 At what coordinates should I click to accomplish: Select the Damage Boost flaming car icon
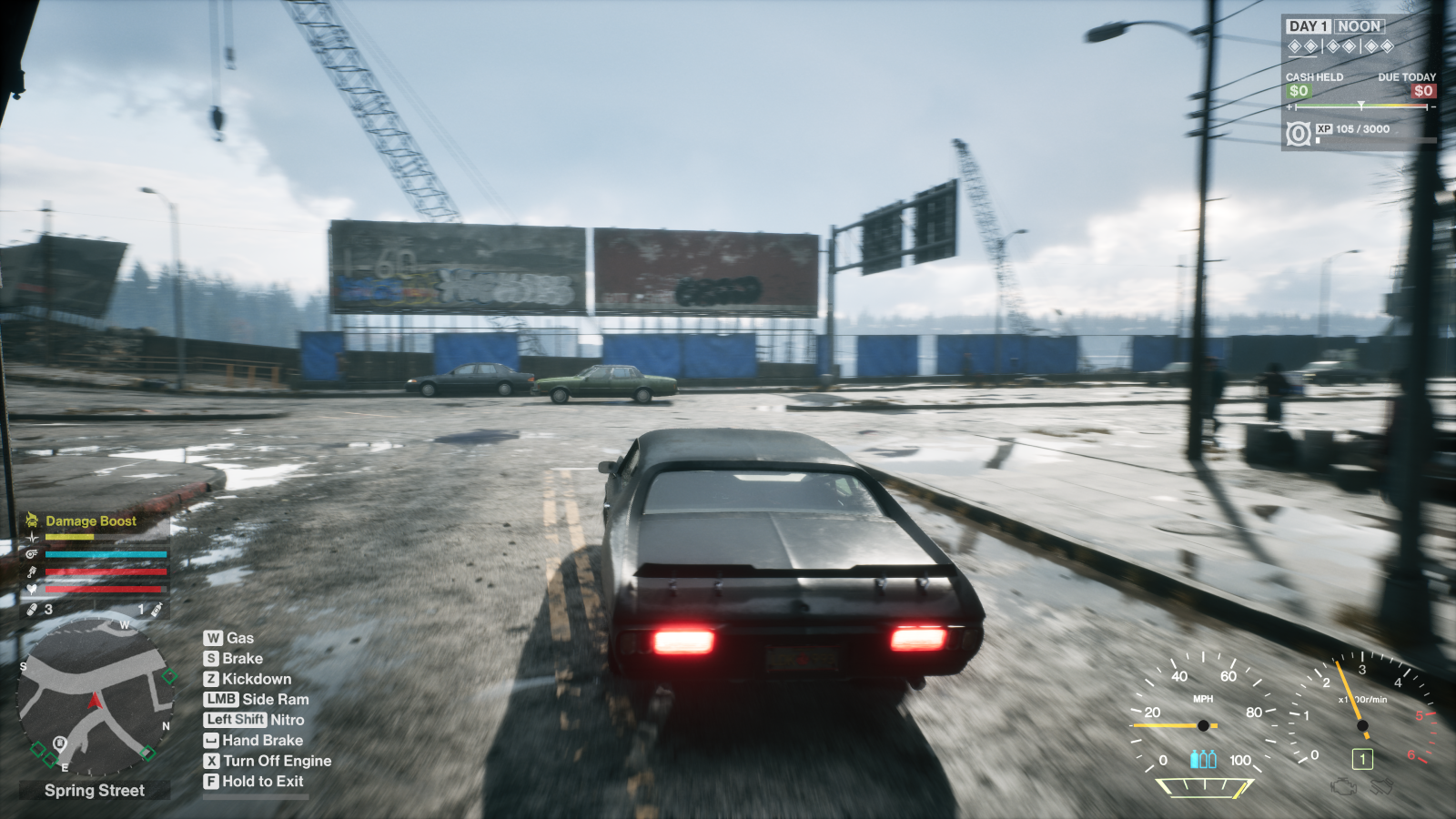(32, 521)
